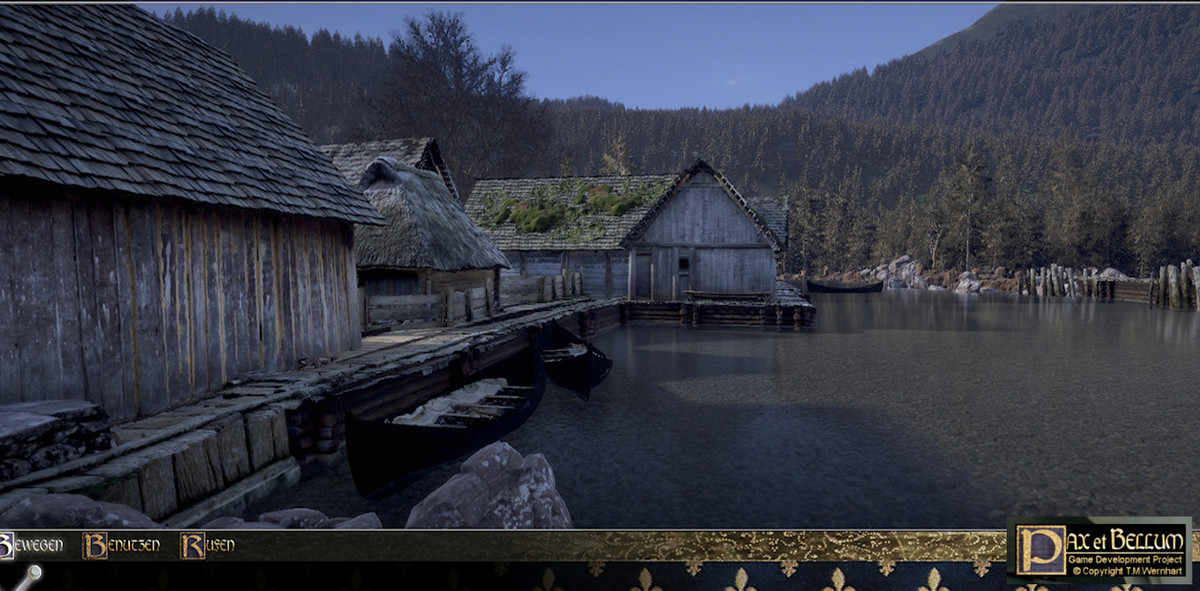Activate the Rufen (call) action
Image resolution: width=1200 pixels, height=591 pixels.
(207, 545)
